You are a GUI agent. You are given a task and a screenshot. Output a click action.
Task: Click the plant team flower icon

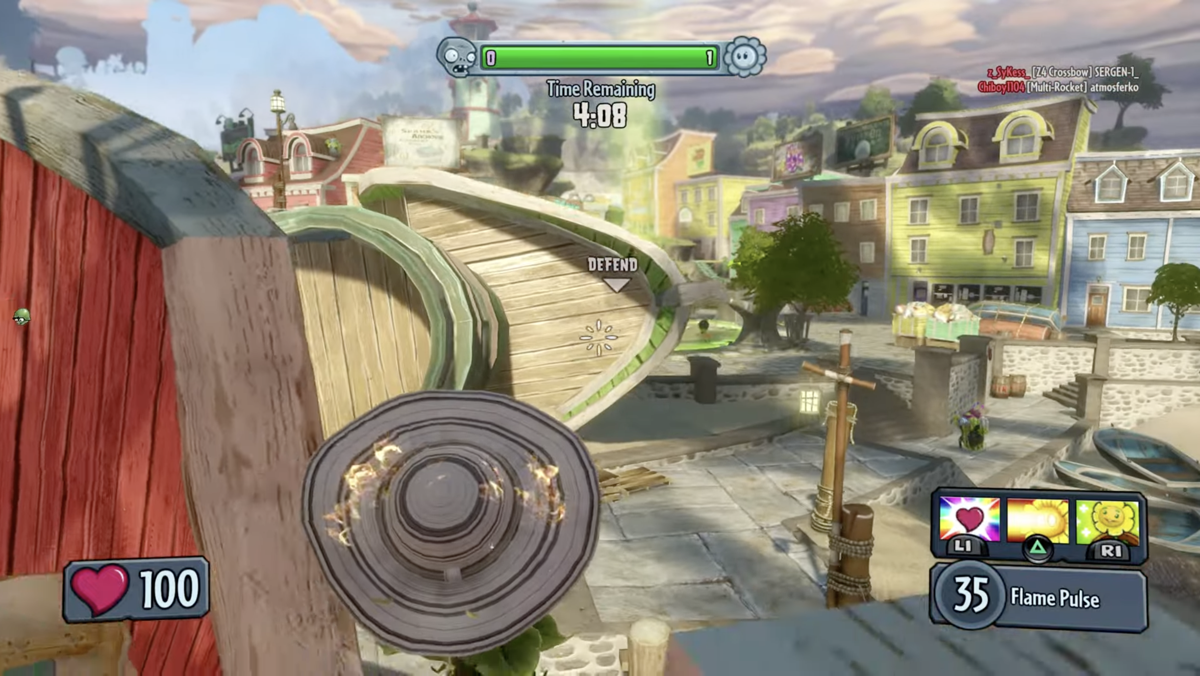coord(744,57)
